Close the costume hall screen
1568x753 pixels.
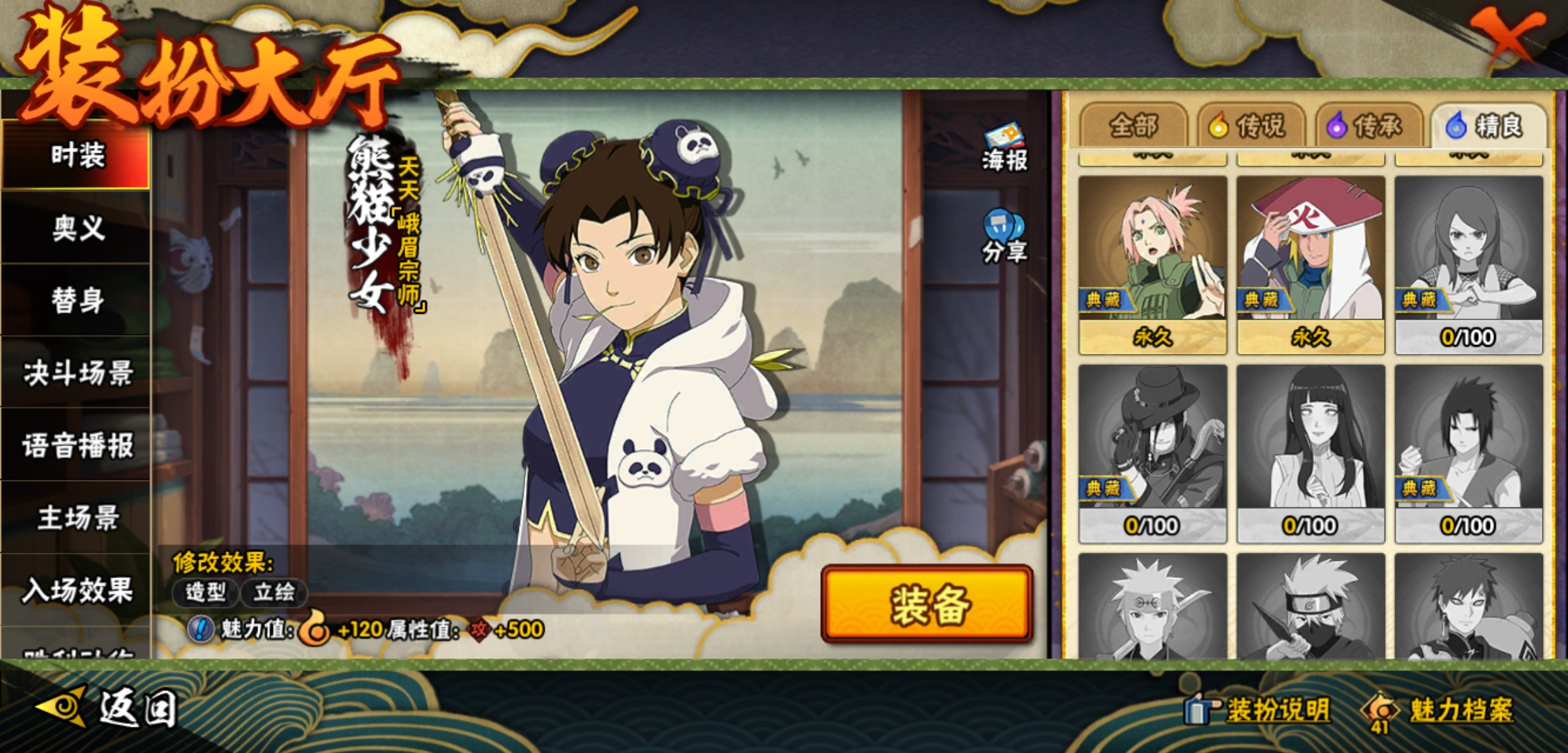(1507, 35)
